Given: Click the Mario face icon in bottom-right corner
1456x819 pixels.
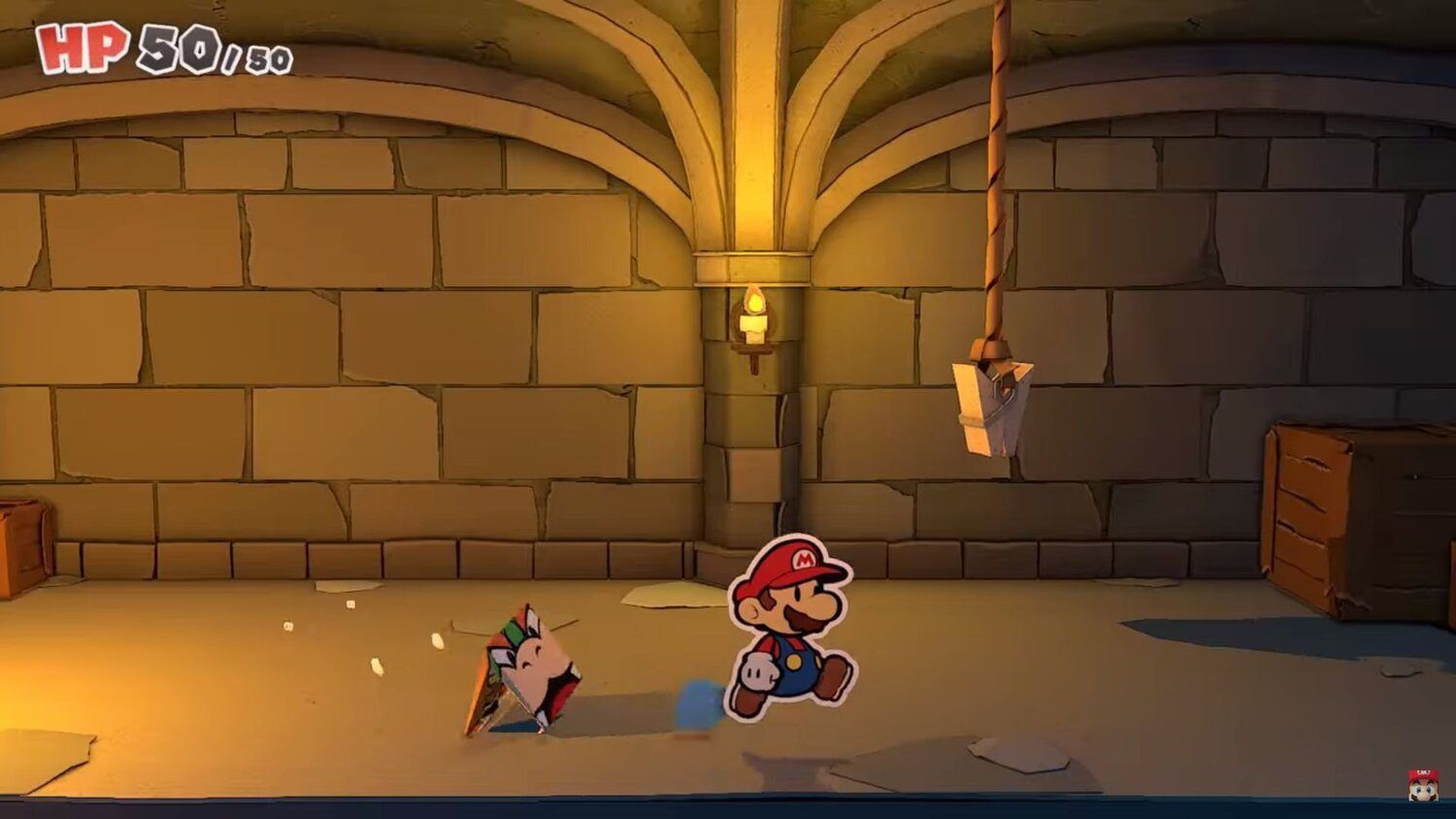Looking at the screenshot, I should (1421, 786).
